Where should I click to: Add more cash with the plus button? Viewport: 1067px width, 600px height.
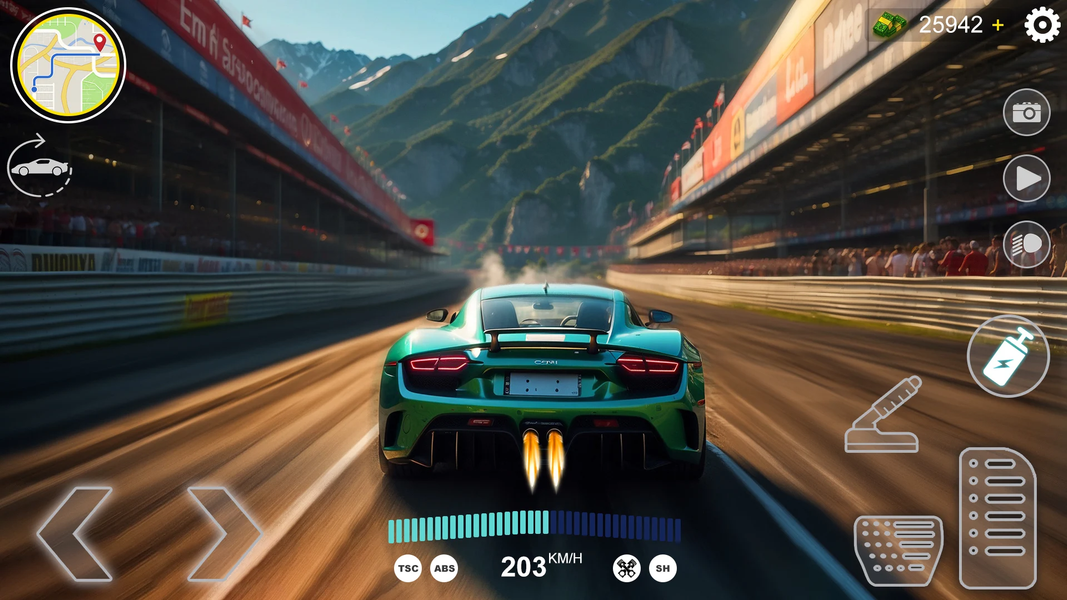tap(998, 26)
